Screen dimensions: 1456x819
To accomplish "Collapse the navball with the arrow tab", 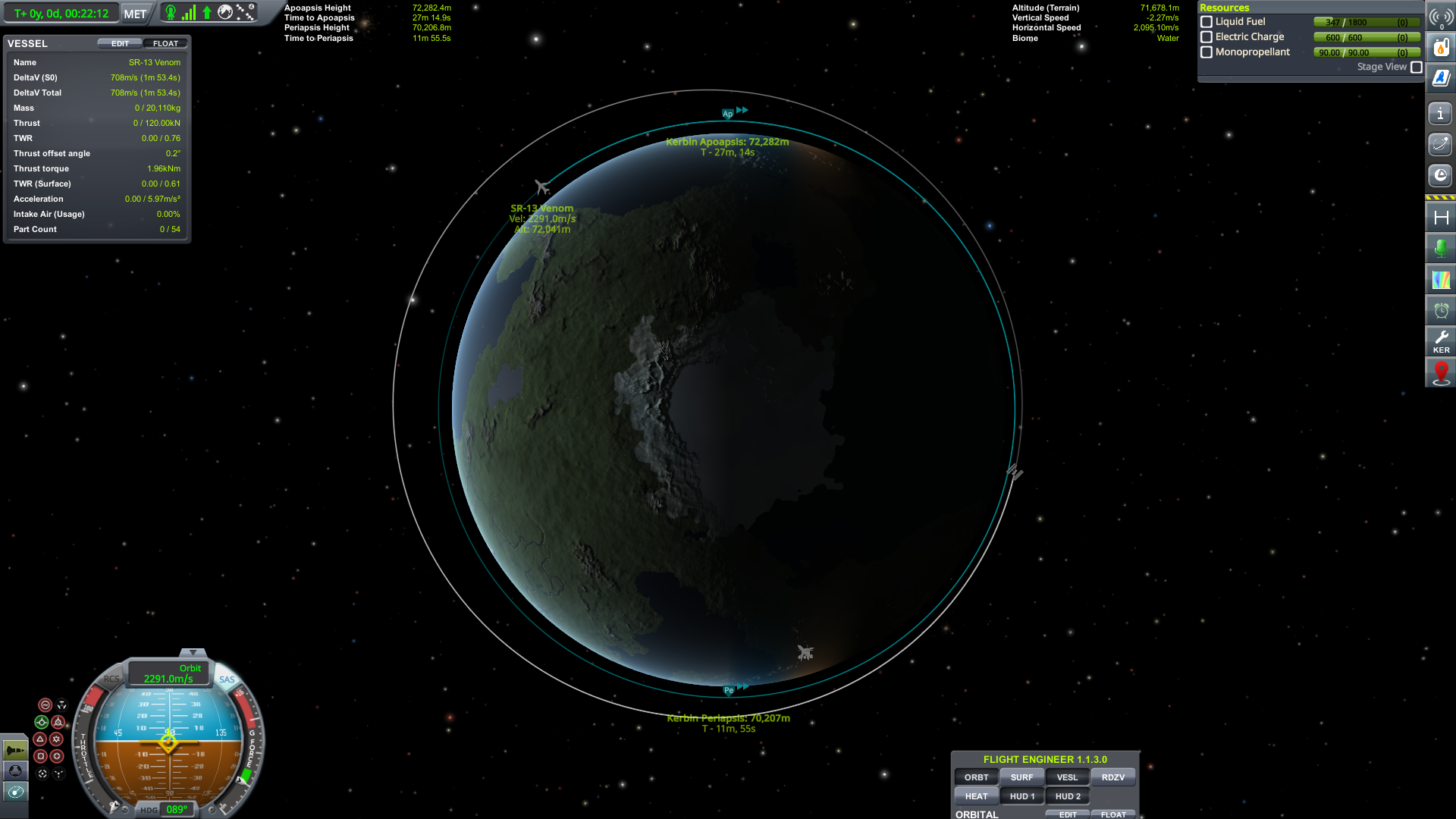I will [x=193, y=653].
